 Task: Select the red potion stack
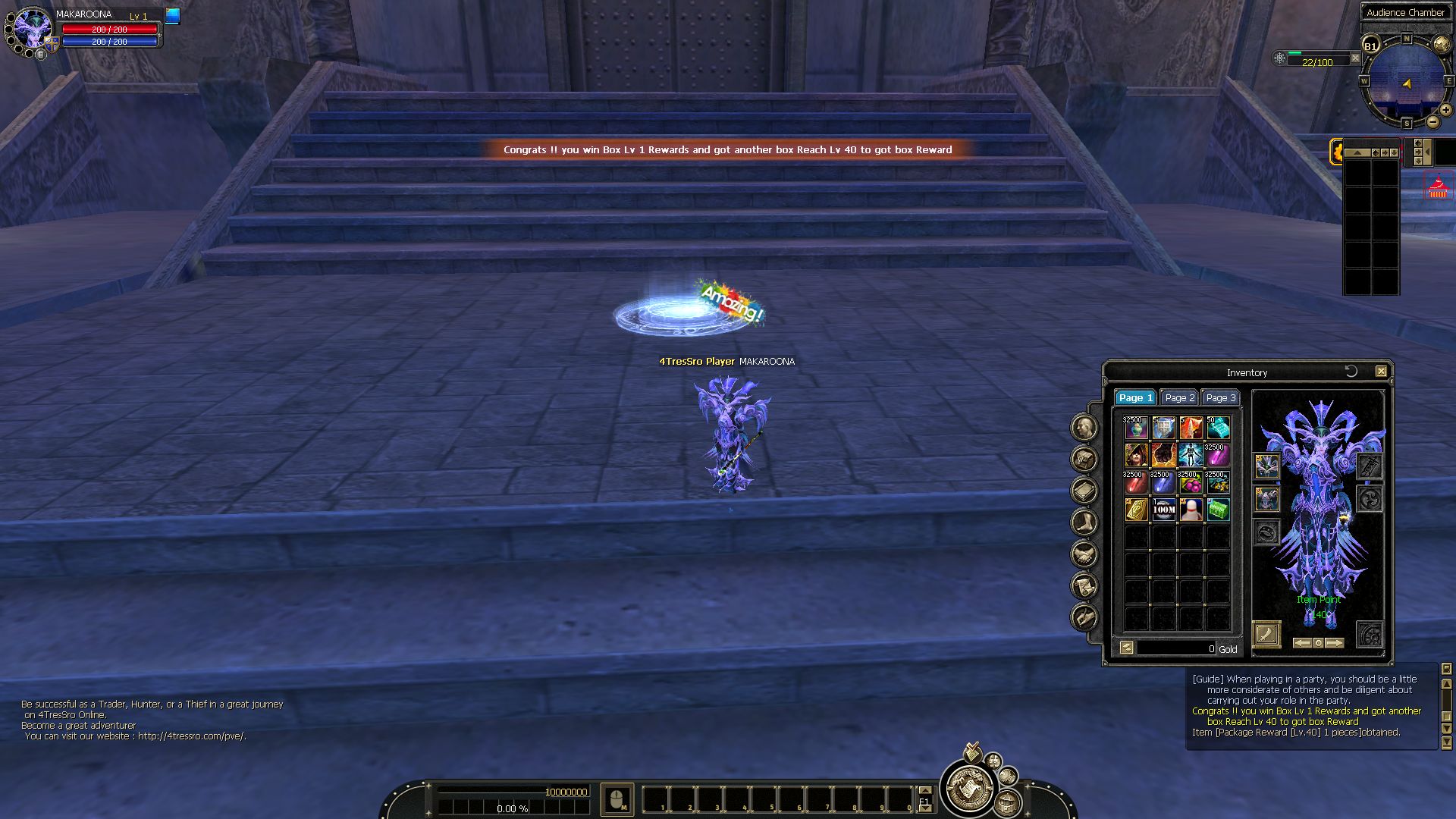click(x=1135, y=482)
